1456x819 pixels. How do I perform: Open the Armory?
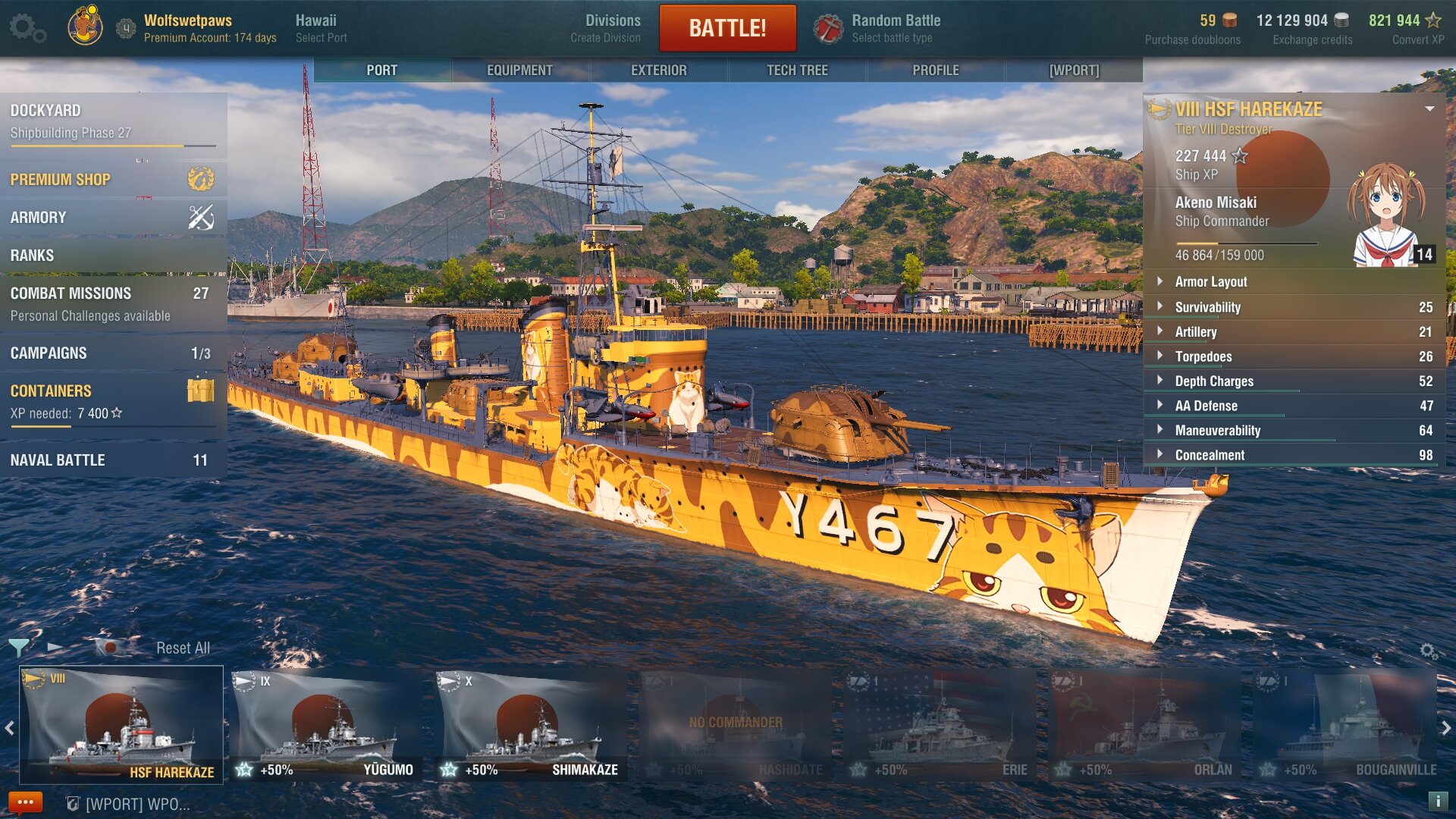[113, 218]
